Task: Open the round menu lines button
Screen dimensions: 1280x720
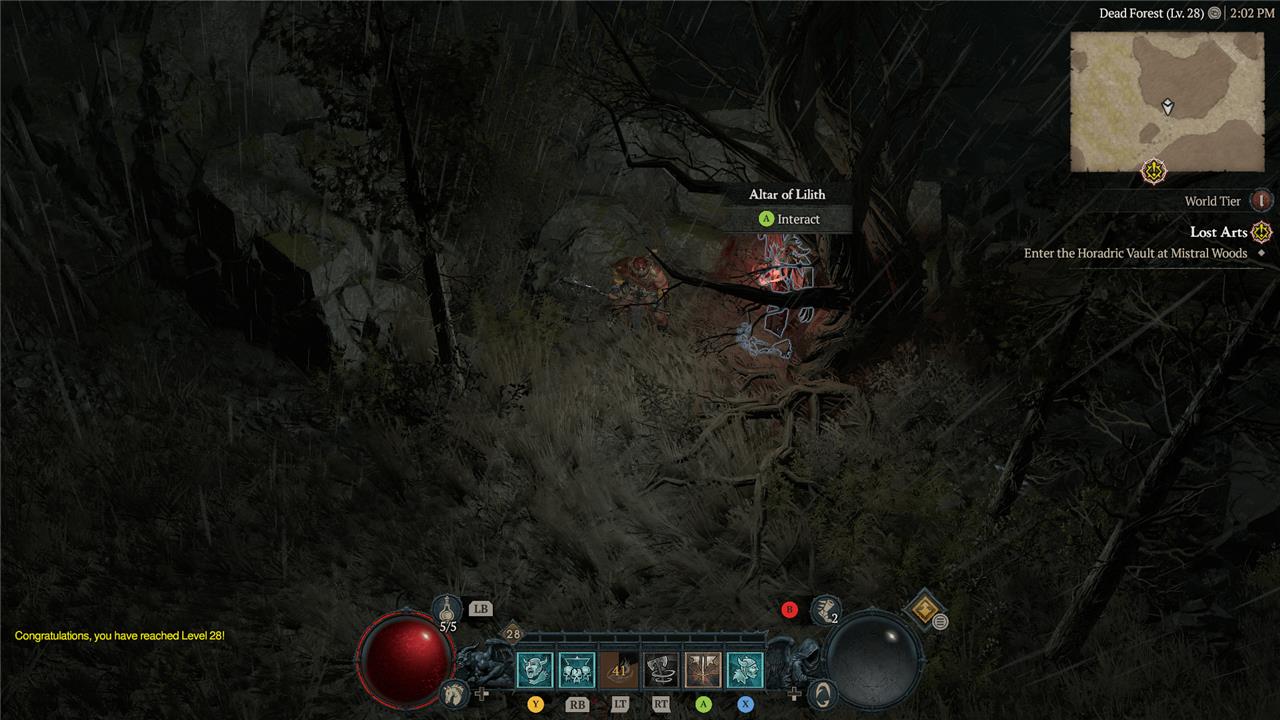Action: [x=940, y=622]
